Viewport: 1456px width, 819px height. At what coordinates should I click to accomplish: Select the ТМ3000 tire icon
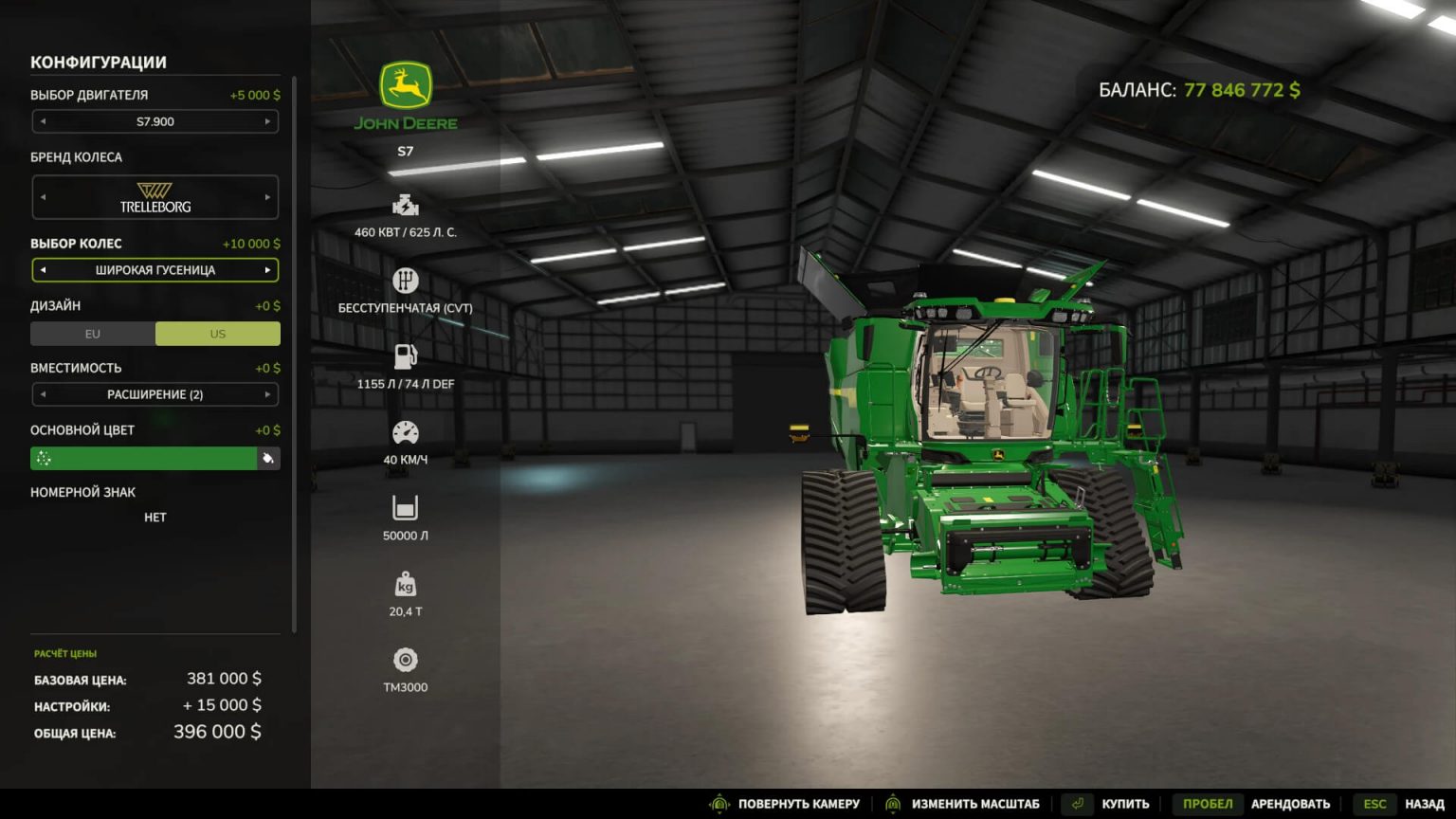[x=406, y=660]
